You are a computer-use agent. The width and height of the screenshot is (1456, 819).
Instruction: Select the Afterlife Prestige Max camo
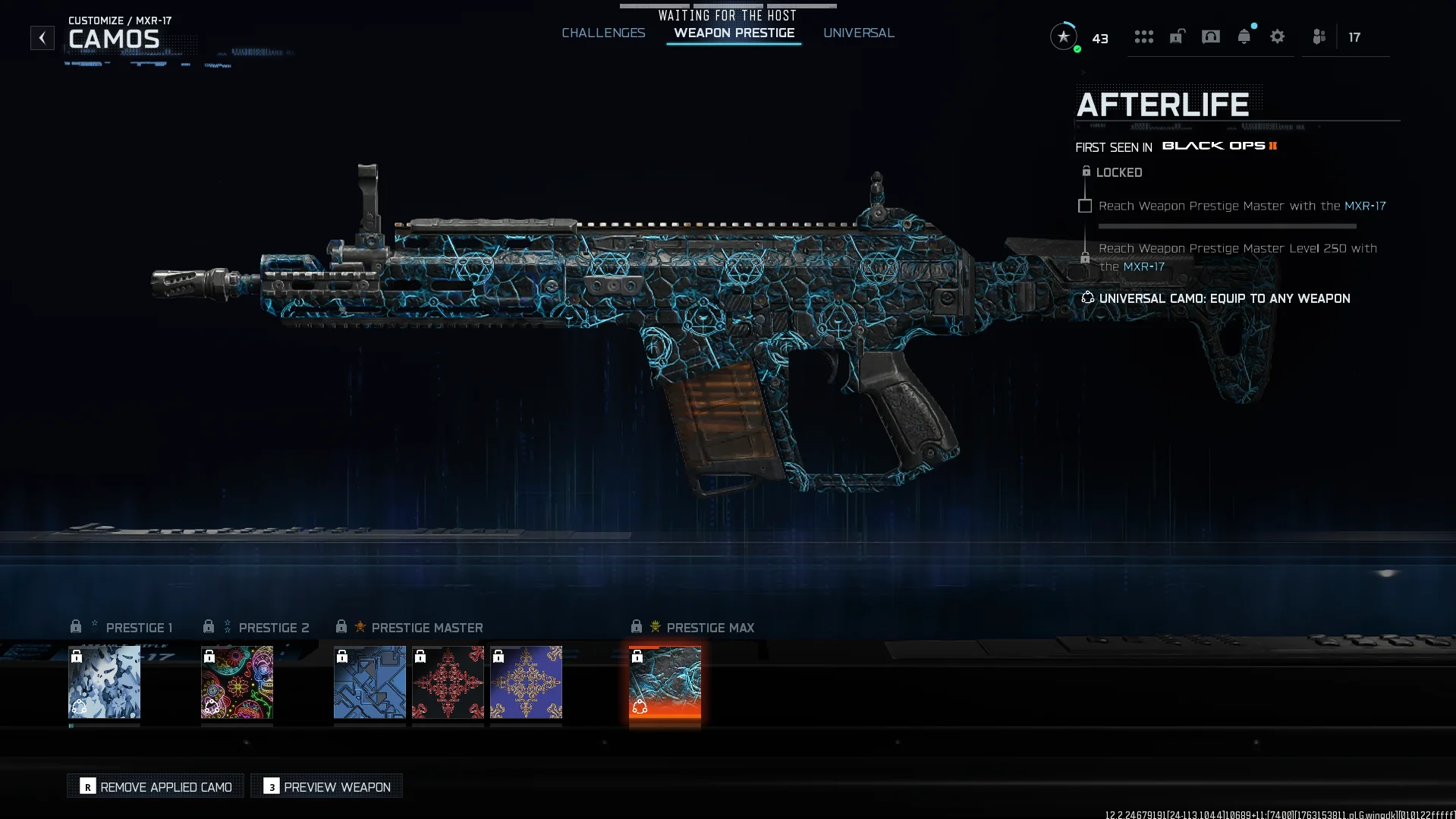tap(665, 682)
